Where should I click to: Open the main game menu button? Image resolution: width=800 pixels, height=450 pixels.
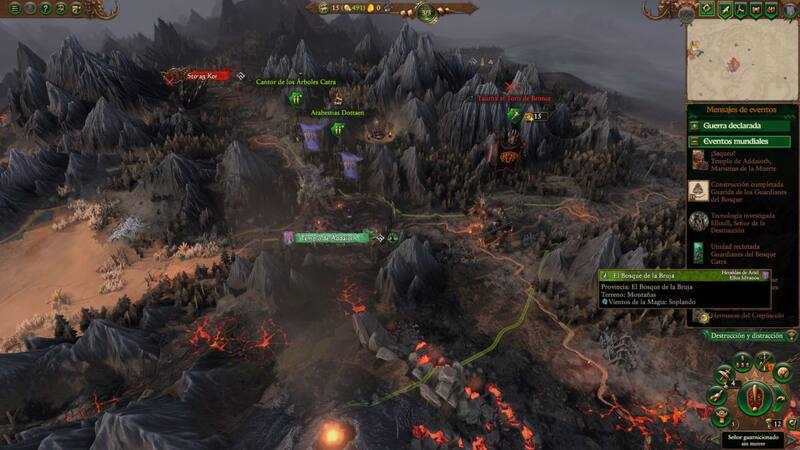[x=13, y=9]
